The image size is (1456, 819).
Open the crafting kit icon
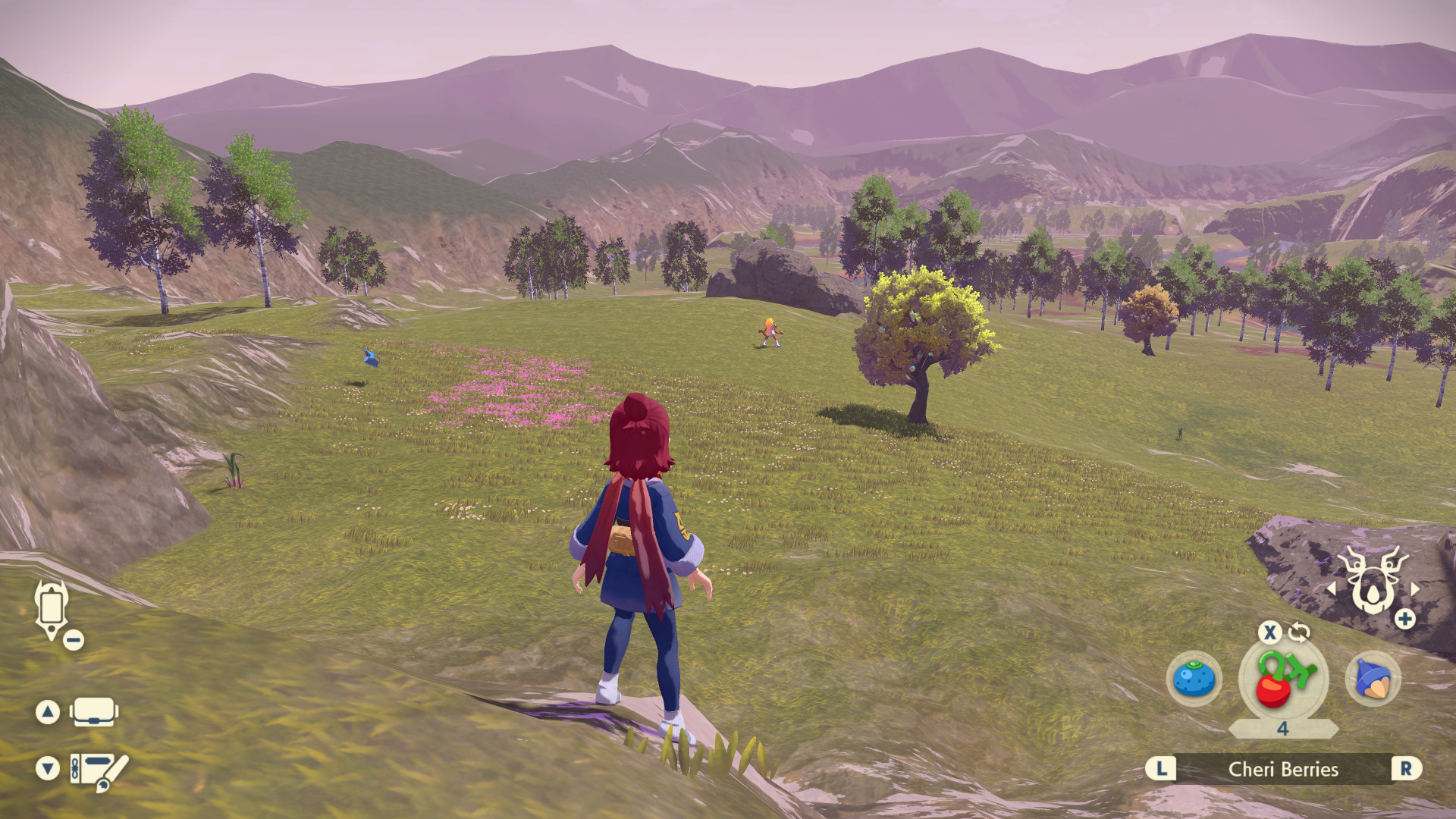(99, 770)
